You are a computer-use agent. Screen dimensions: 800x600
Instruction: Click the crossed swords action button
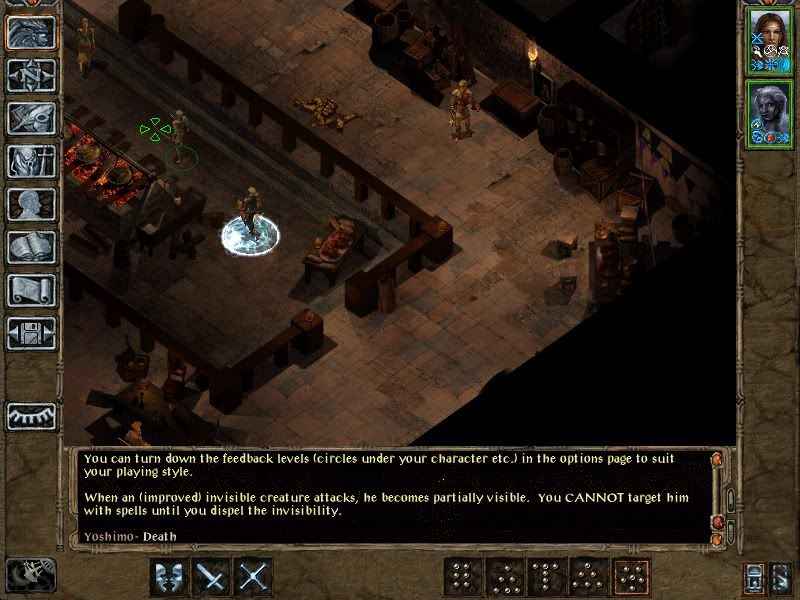click(x=255, y=577)
